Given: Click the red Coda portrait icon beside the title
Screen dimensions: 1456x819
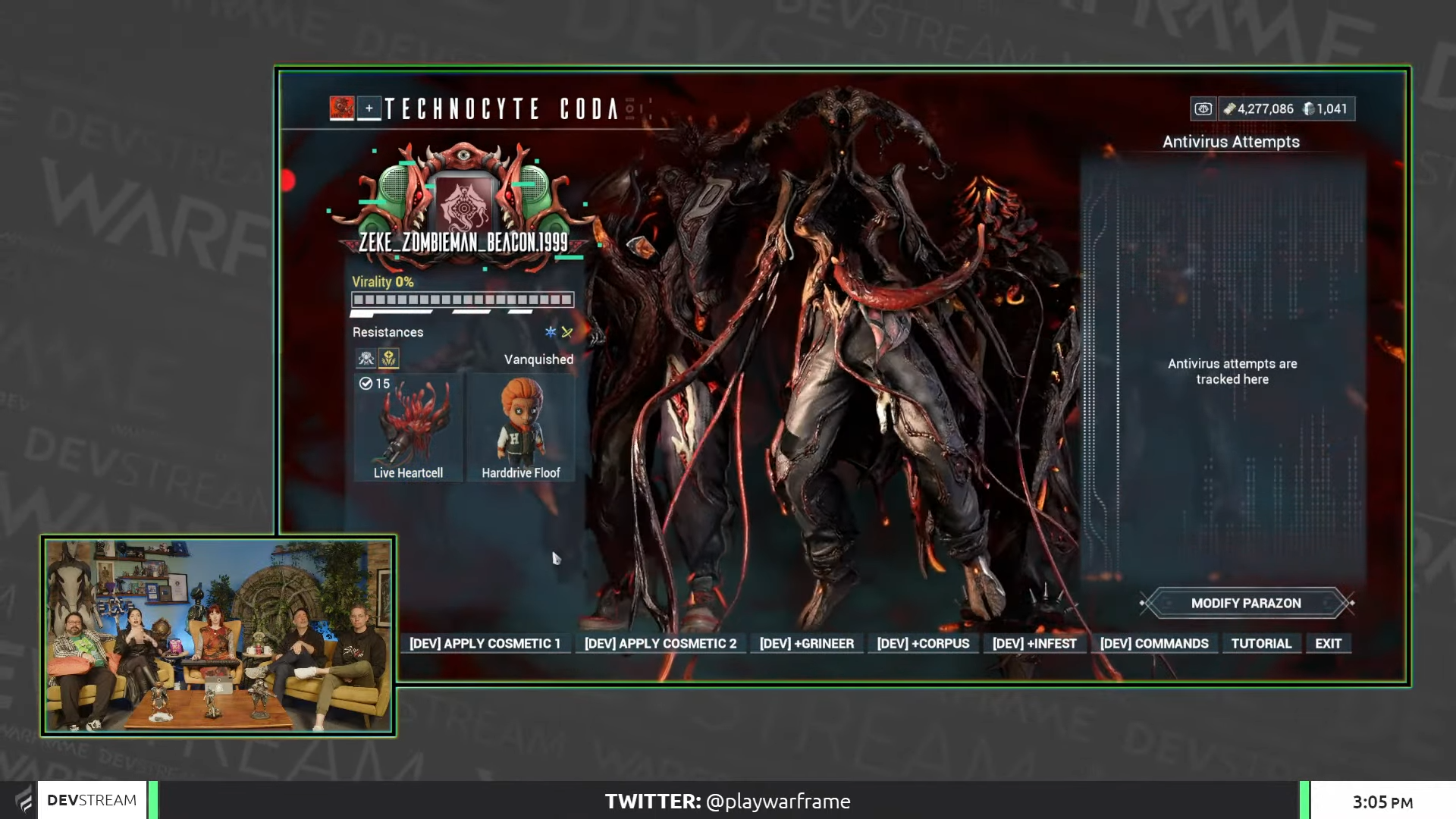Looking at the screenshot, I should pos(342,108).
